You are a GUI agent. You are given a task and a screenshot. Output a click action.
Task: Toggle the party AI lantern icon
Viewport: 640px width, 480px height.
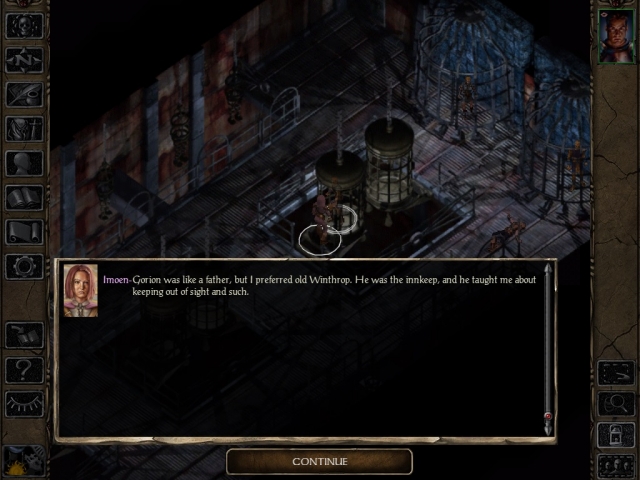coord(616,435)
